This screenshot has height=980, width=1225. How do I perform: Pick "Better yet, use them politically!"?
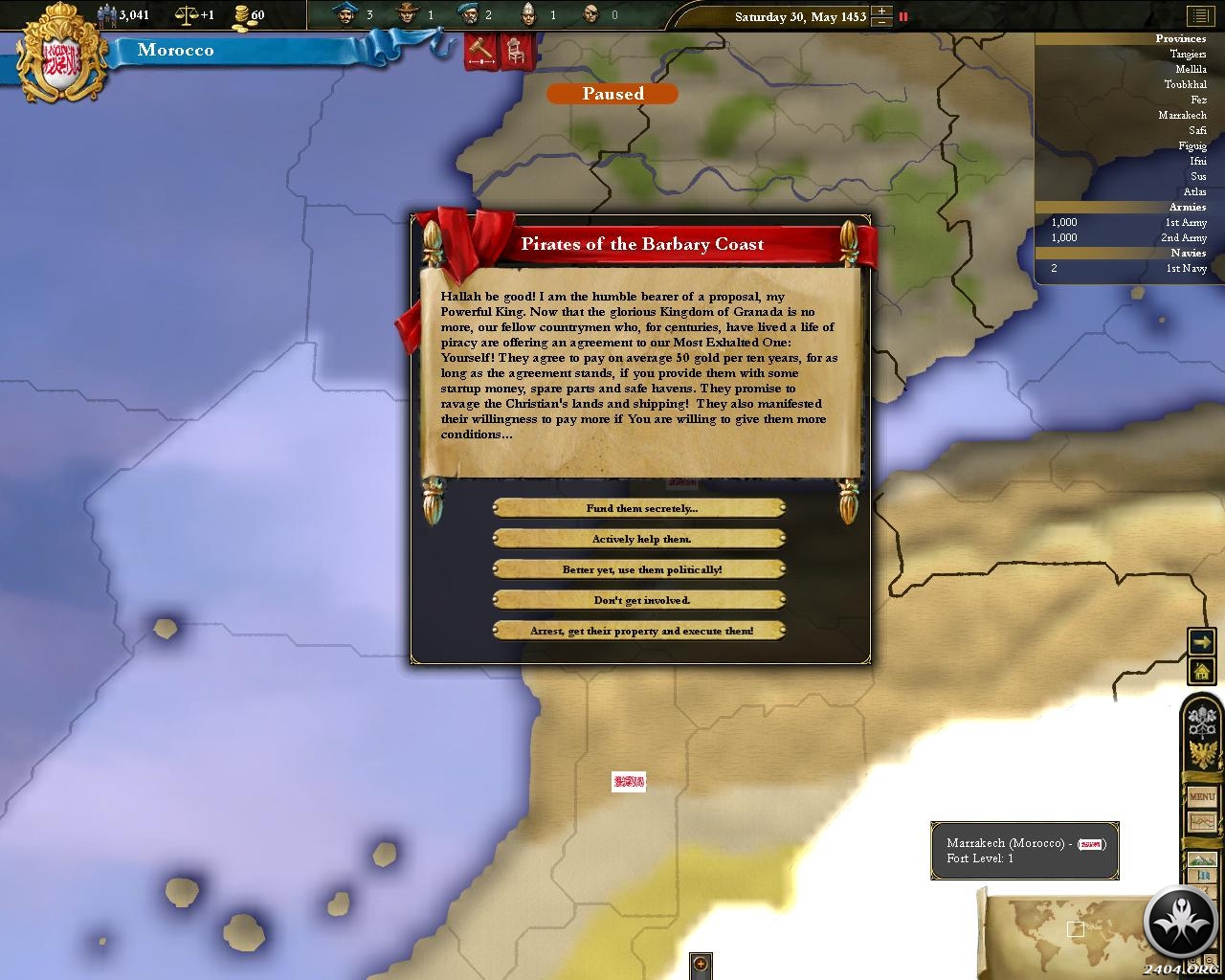639,569
